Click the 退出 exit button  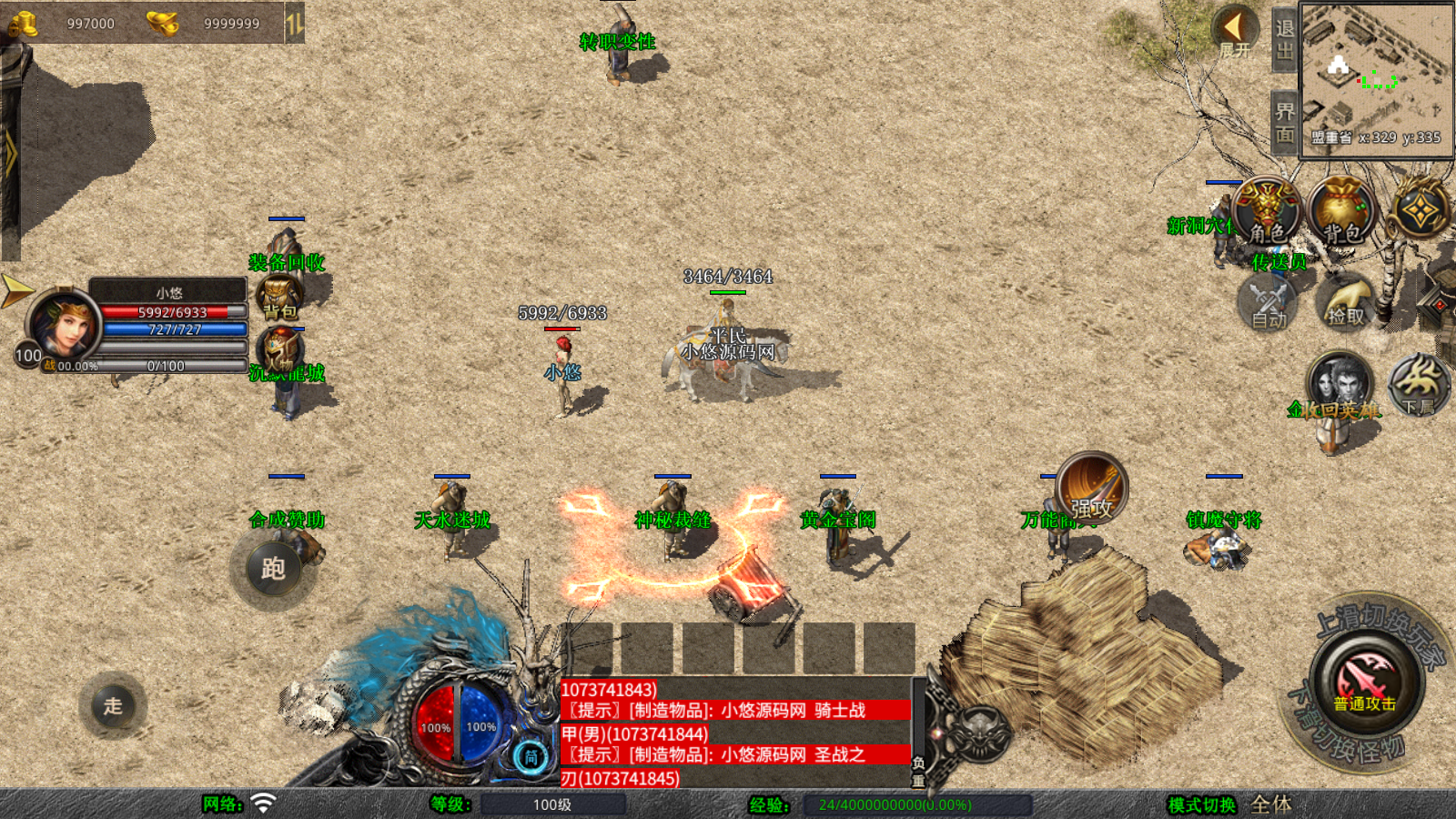click(x=1284, y=40)
